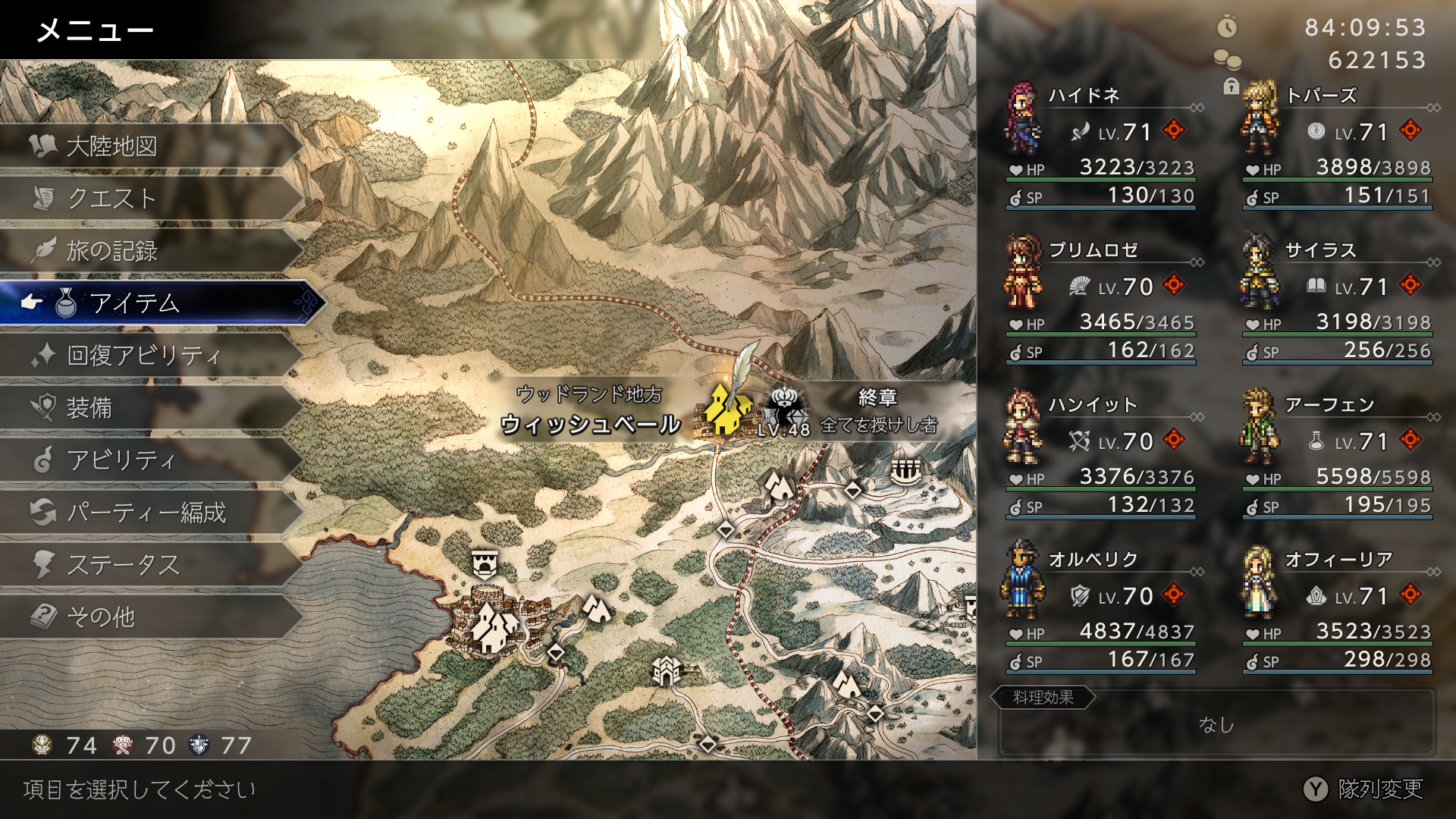This screenshot has height=819, width=1456.
Task: Choose サイラス character panel
Action: point(1338,303)
